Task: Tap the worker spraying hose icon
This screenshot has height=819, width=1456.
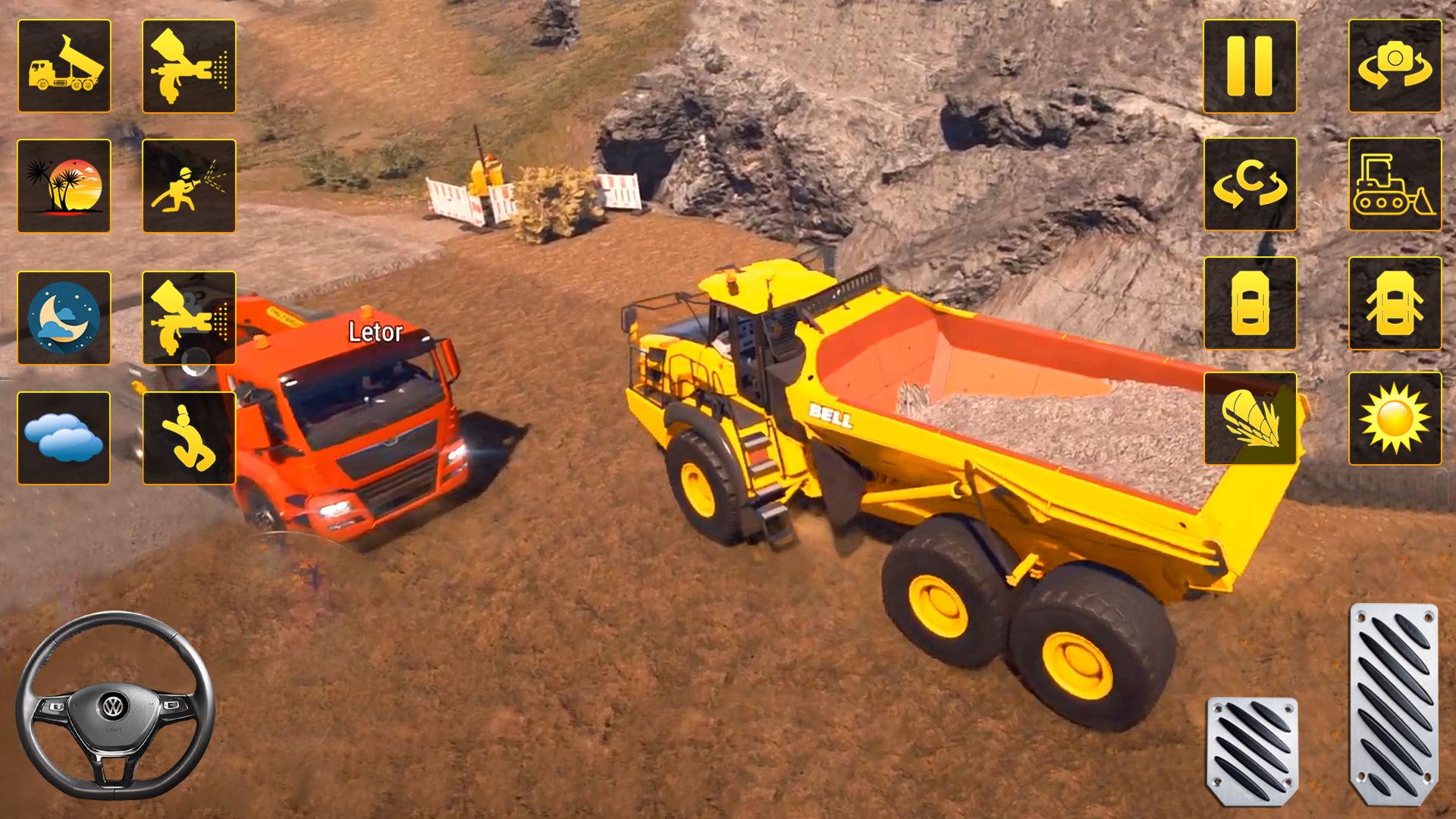Action: tap(189, 186)
